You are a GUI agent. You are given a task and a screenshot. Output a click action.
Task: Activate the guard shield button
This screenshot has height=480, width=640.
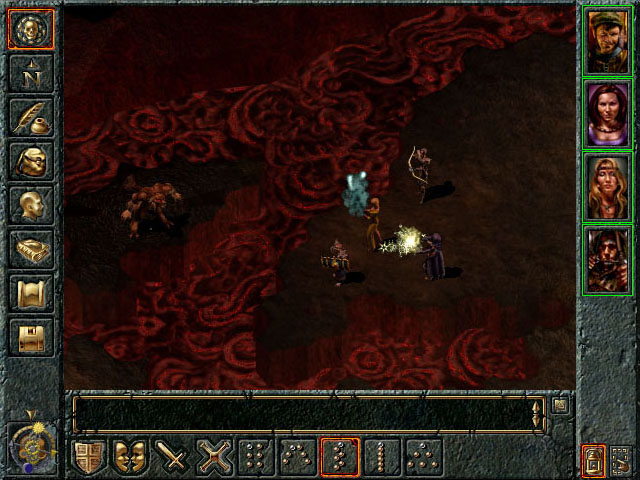click(x=90, y=458)
